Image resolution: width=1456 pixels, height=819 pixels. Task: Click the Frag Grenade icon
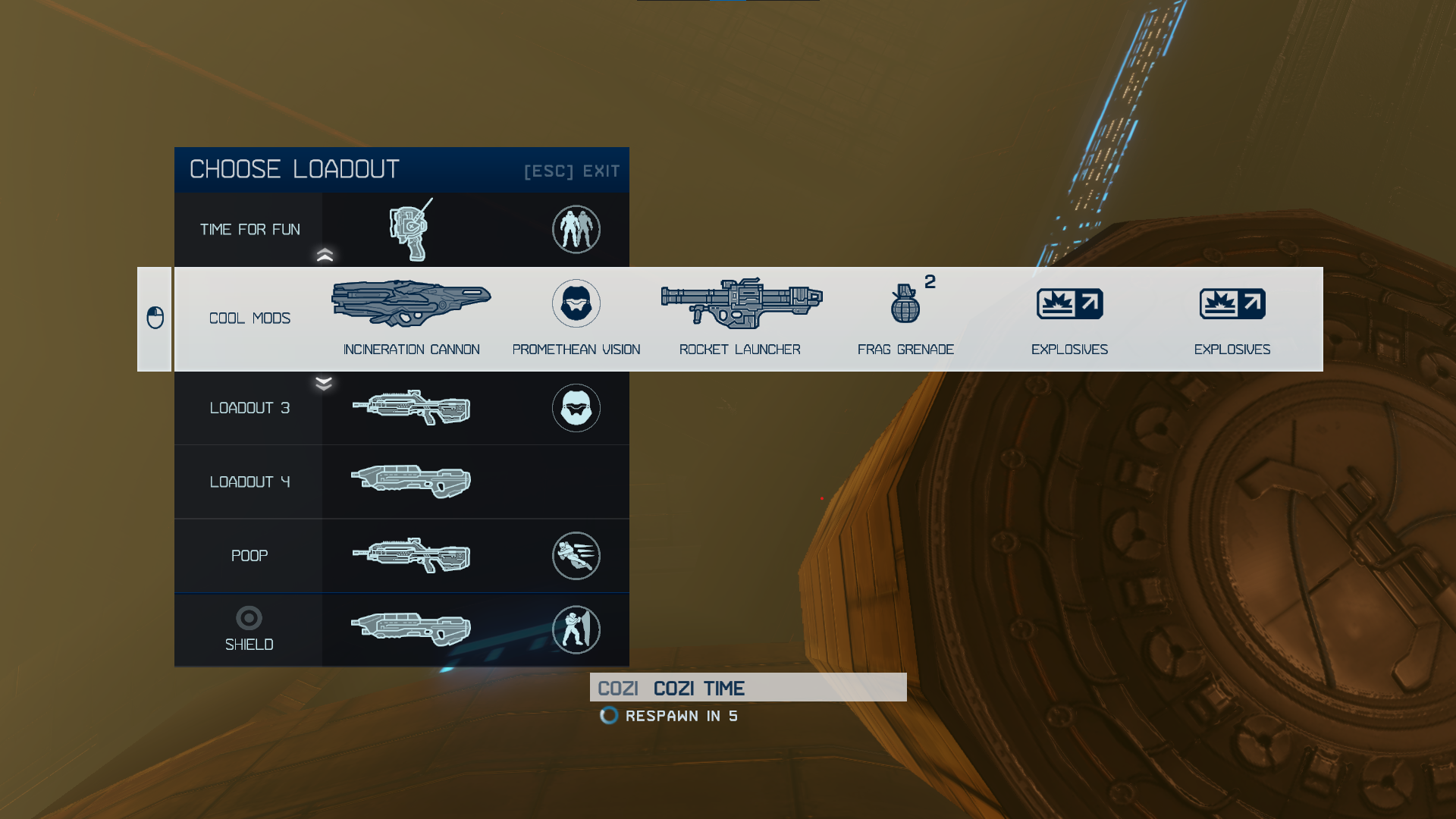coord(905,303)
